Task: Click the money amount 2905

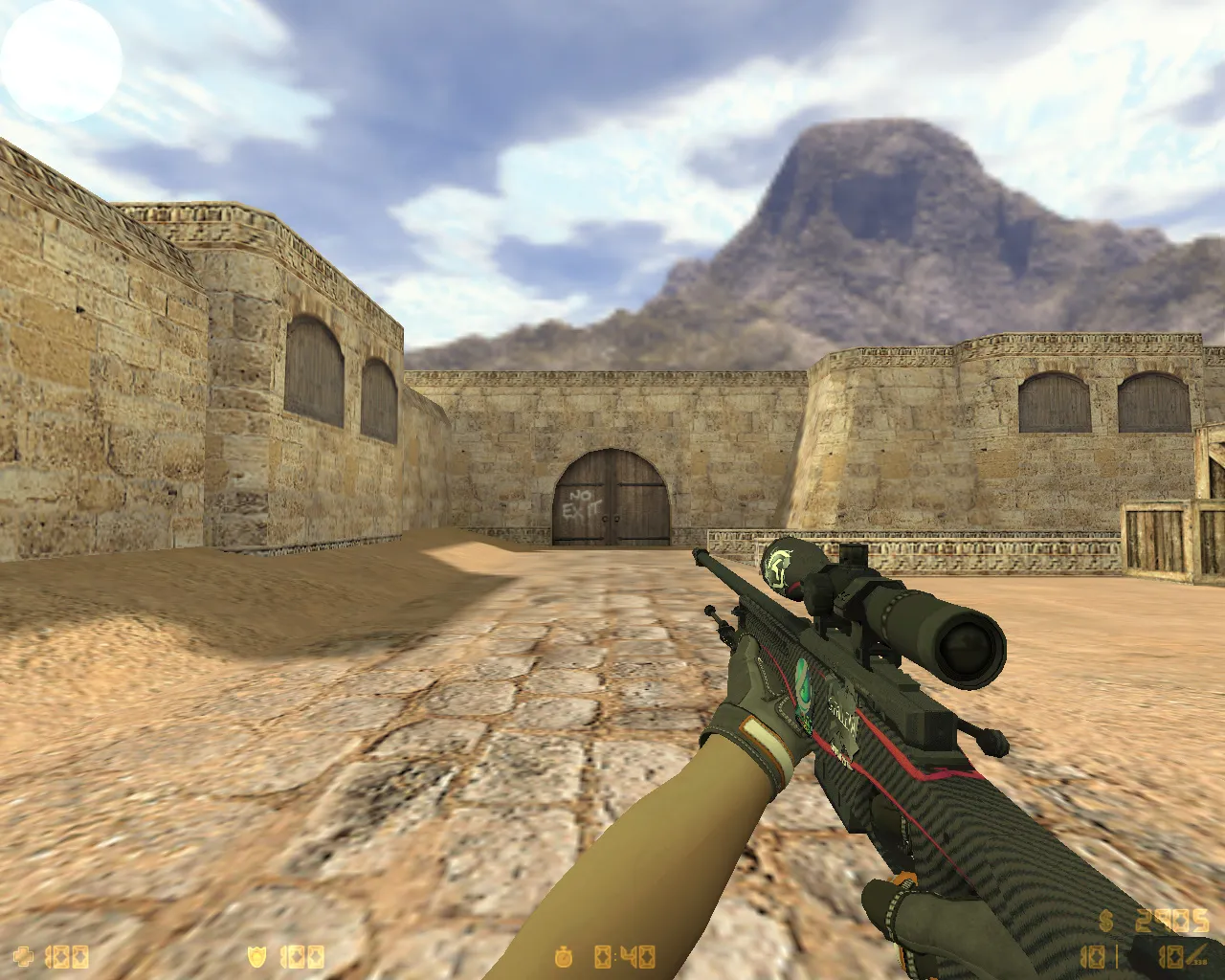Action: point(1172,921)
